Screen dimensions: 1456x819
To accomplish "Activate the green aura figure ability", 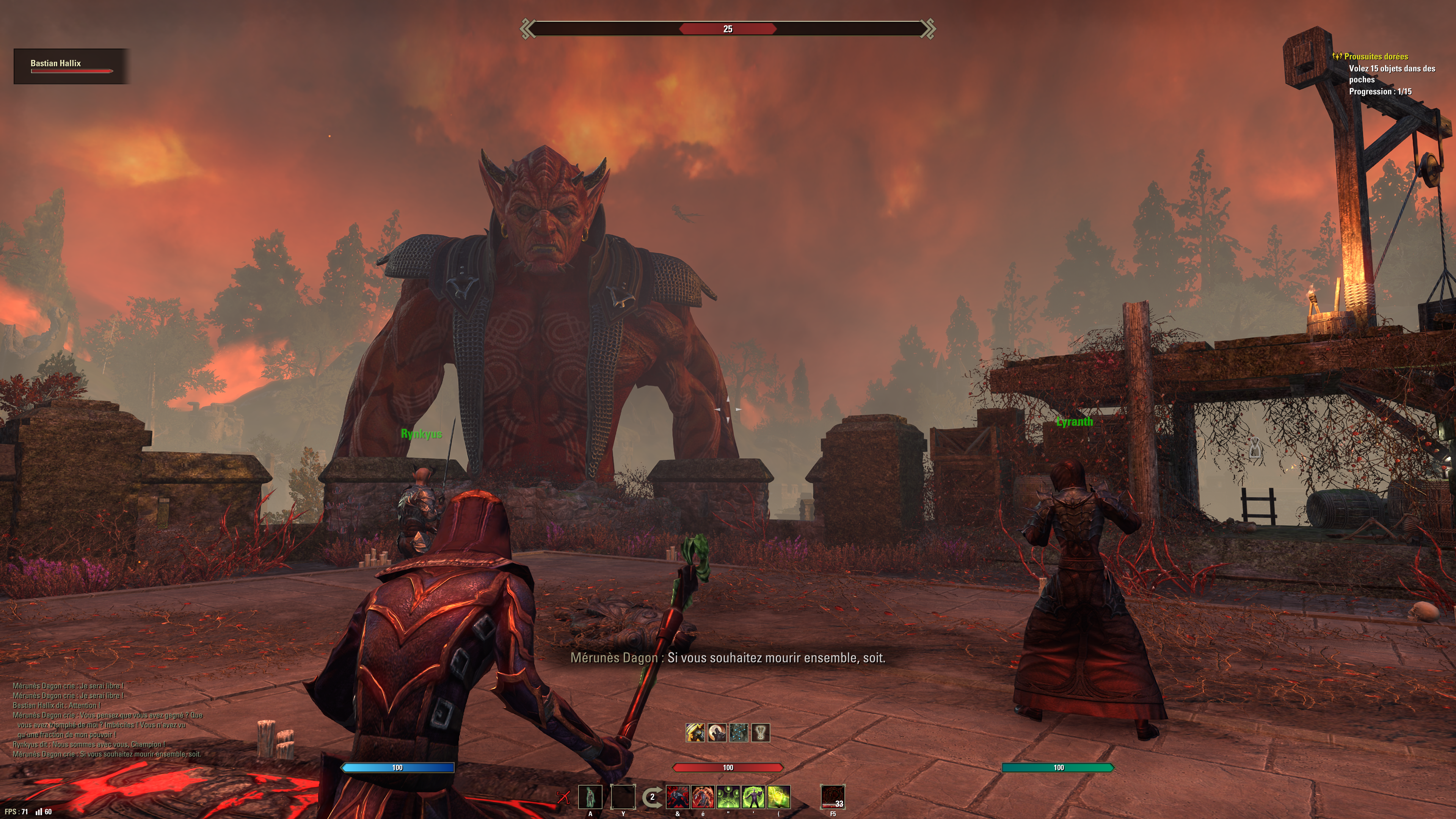I will click(753, 797).
